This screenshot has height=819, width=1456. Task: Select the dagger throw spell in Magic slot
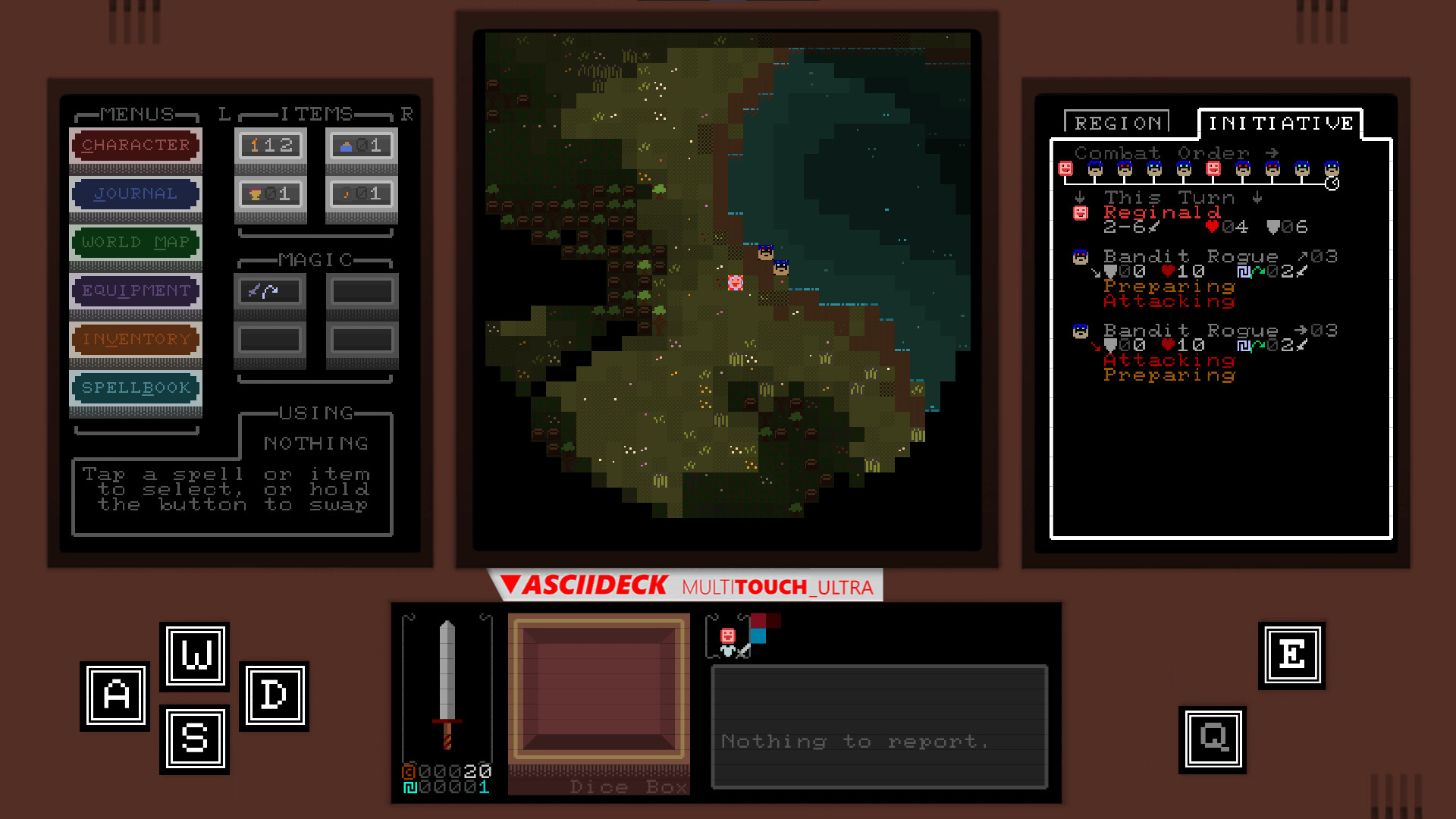[270, 291]
